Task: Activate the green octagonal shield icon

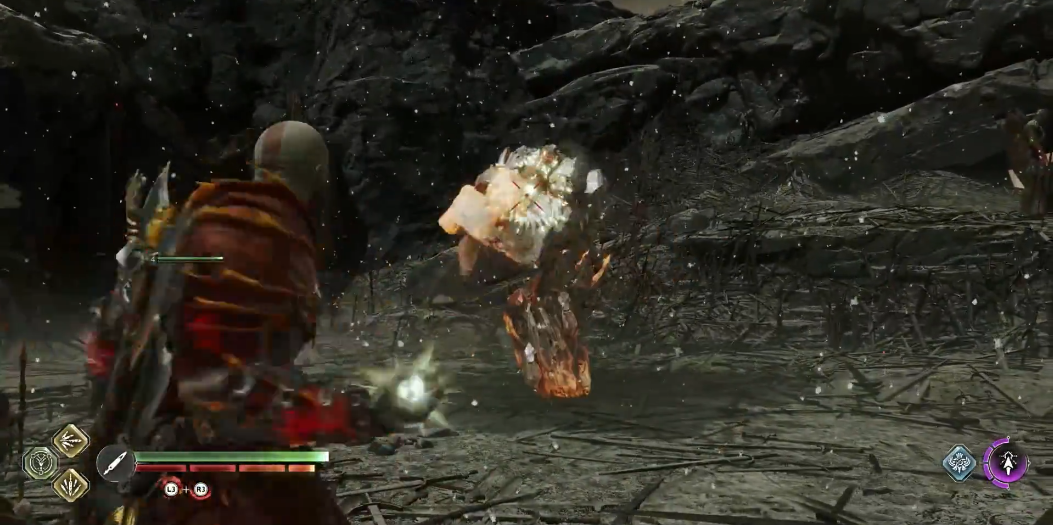Action: pos(40,463)
